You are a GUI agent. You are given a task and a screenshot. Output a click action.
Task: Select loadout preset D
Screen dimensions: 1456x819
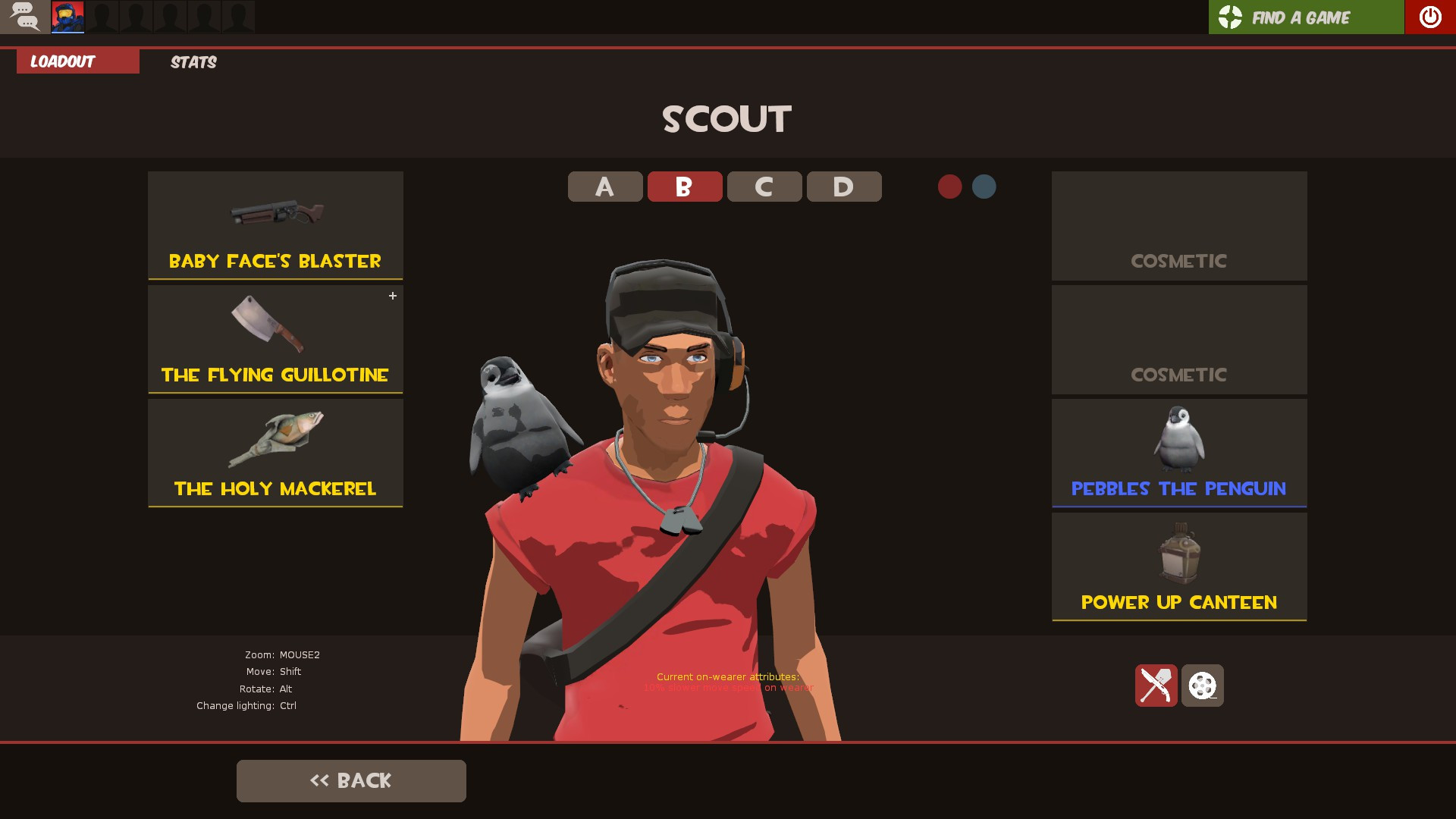(x=843, y=186)
